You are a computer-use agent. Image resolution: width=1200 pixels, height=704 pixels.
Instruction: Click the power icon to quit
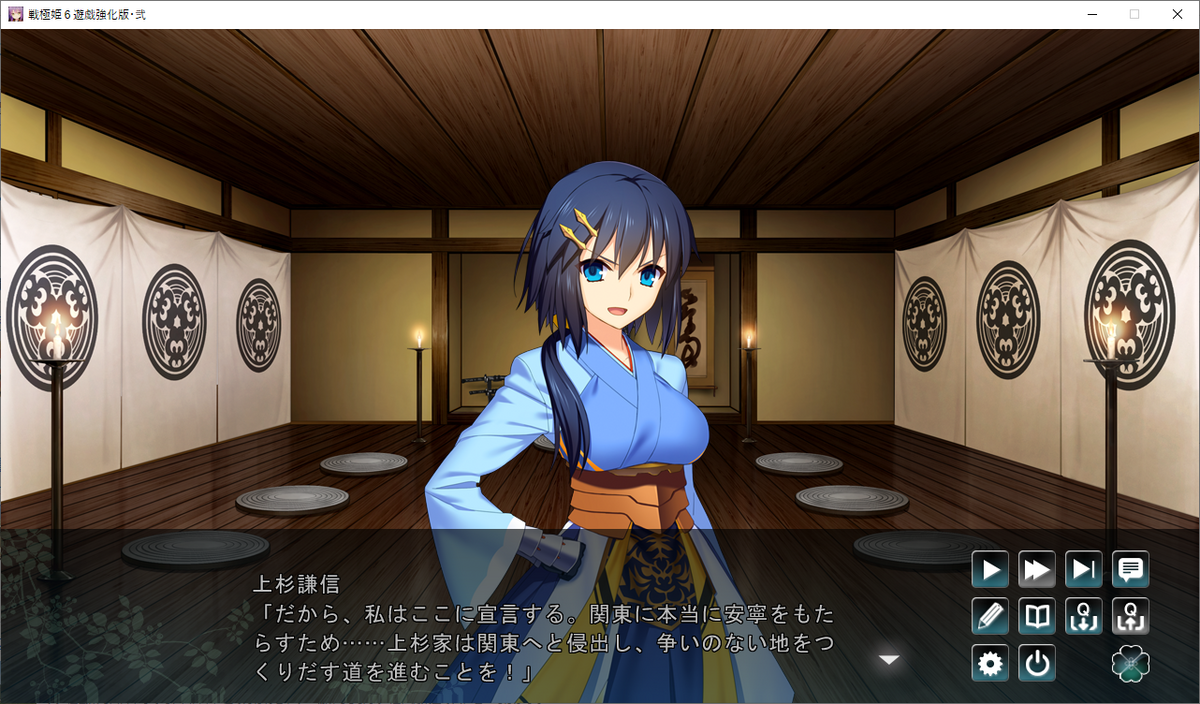1037,663
